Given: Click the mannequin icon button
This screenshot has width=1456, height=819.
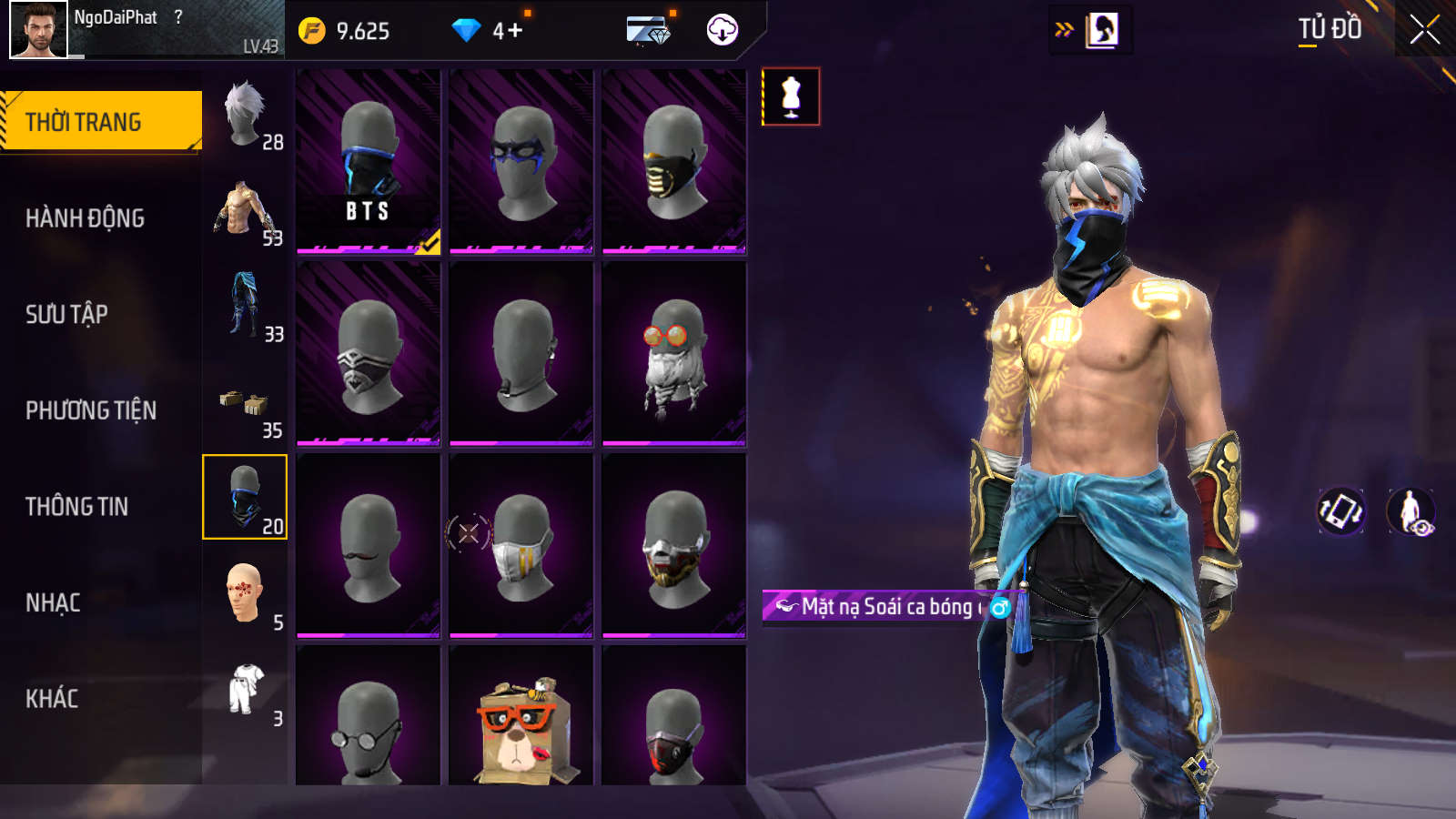Looking at the screenshot, I should click(791, 96).
